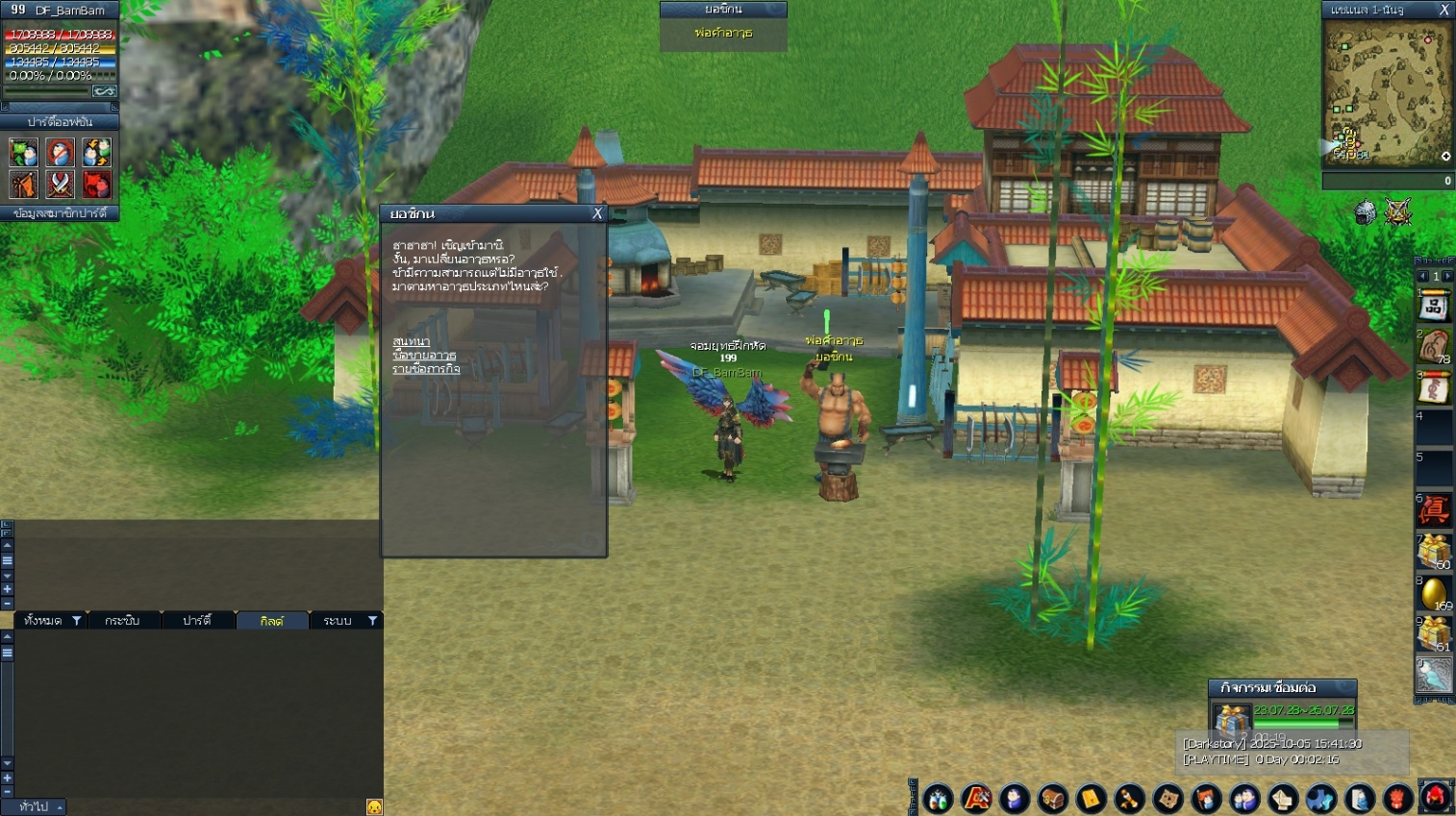Viewport: 1456px width, 816px height.
Task: Open the torn map icon in bottom bar
Action: (1167, 798)
